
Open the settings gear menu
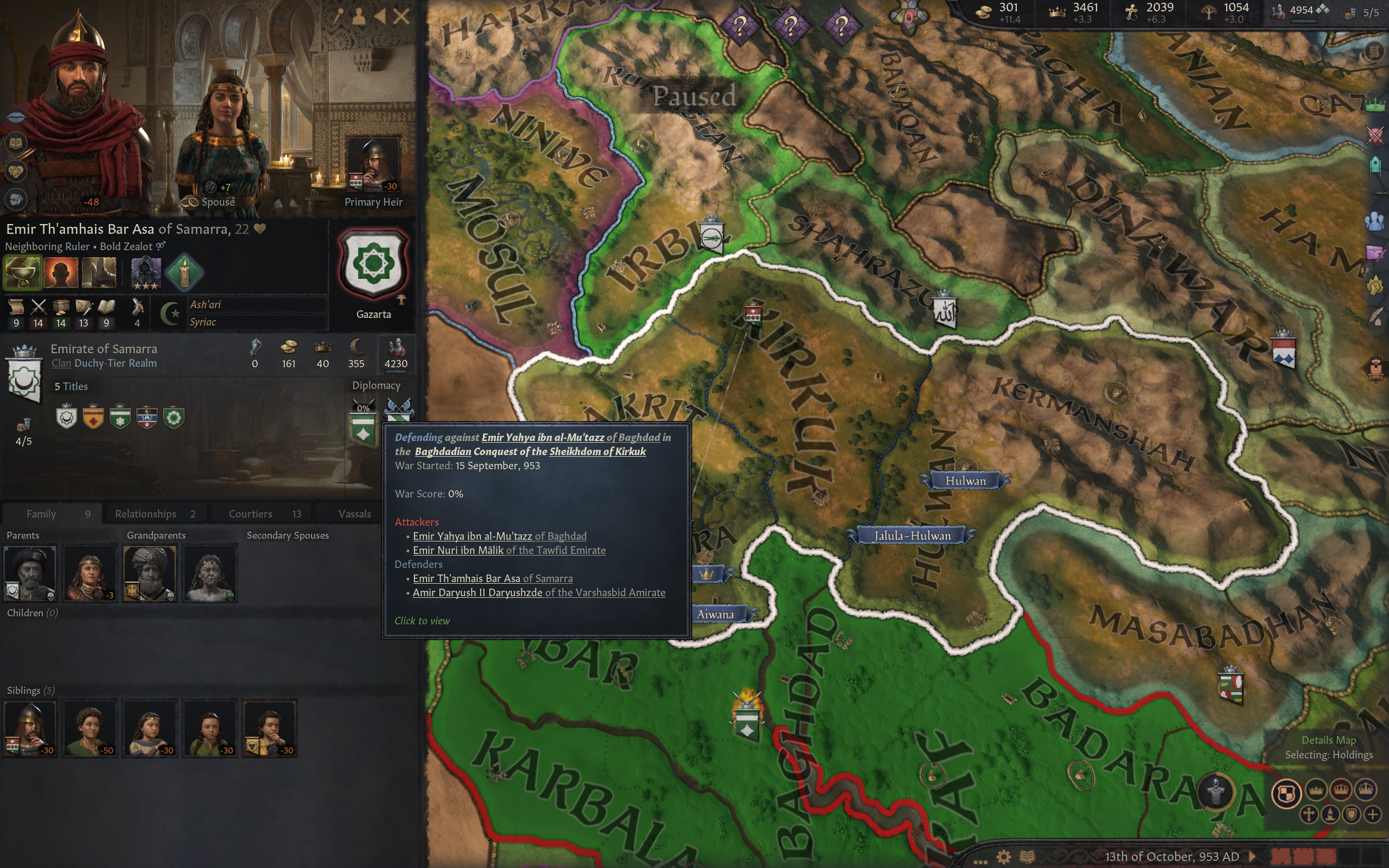tap(1003, 857)
